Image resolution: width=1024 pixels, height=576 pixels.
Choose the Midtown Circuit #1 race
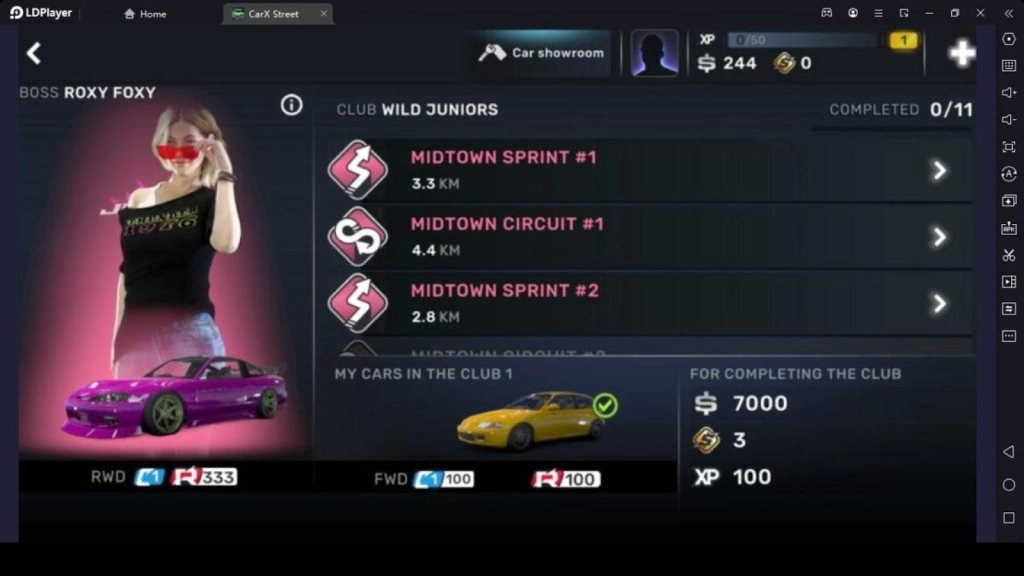(x=649, y=236)
